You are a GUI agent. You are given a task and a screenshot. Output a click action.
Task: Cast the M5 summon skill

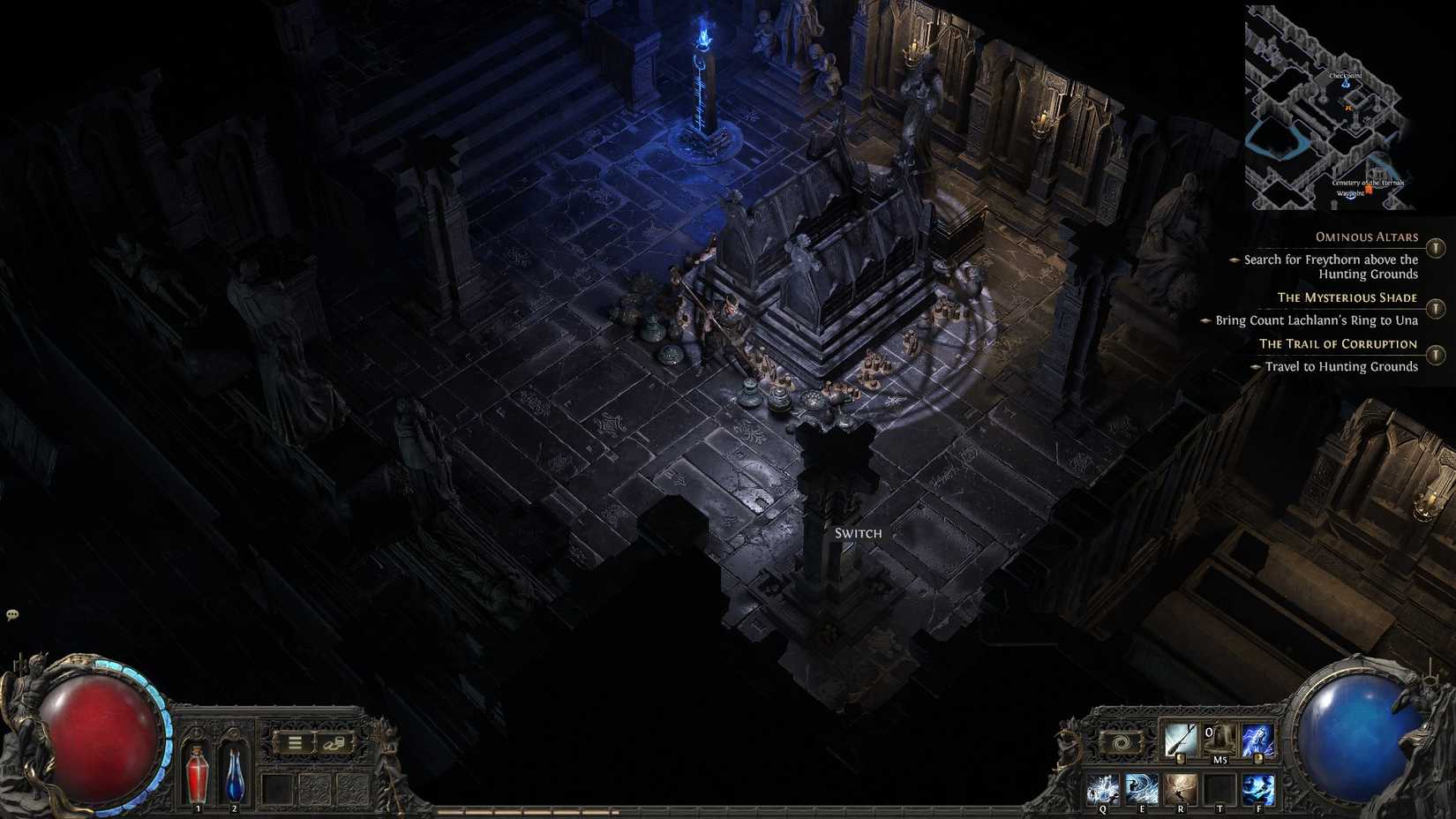click(1220, 740)
